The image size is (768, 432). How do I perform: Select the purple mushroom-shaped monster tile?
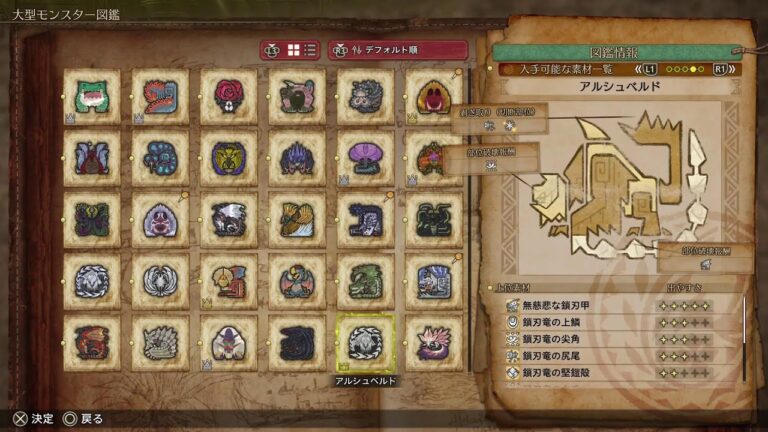click(x=364, y=158)
